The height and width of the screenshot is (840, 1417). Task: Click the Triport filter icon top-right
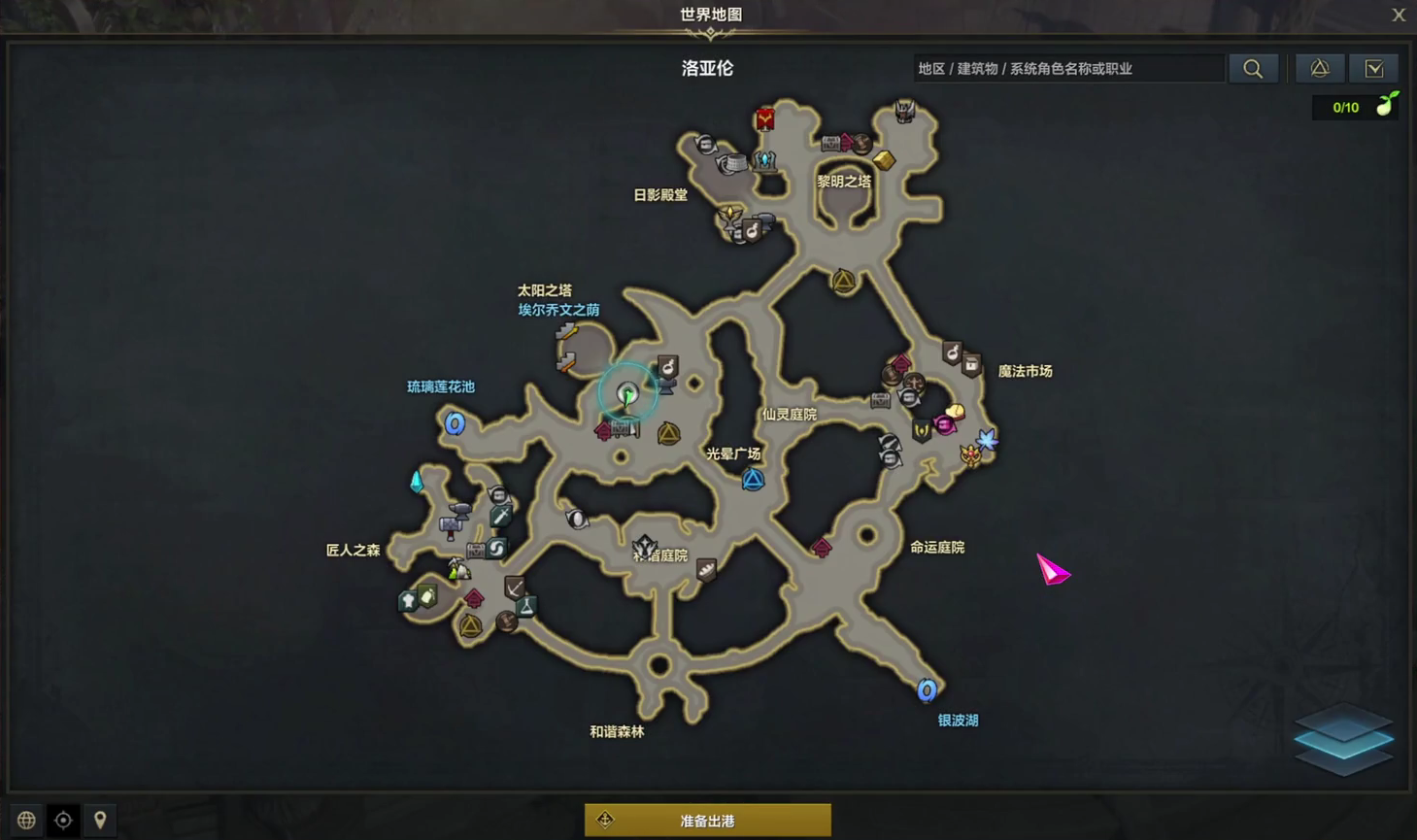point(1318,68)
